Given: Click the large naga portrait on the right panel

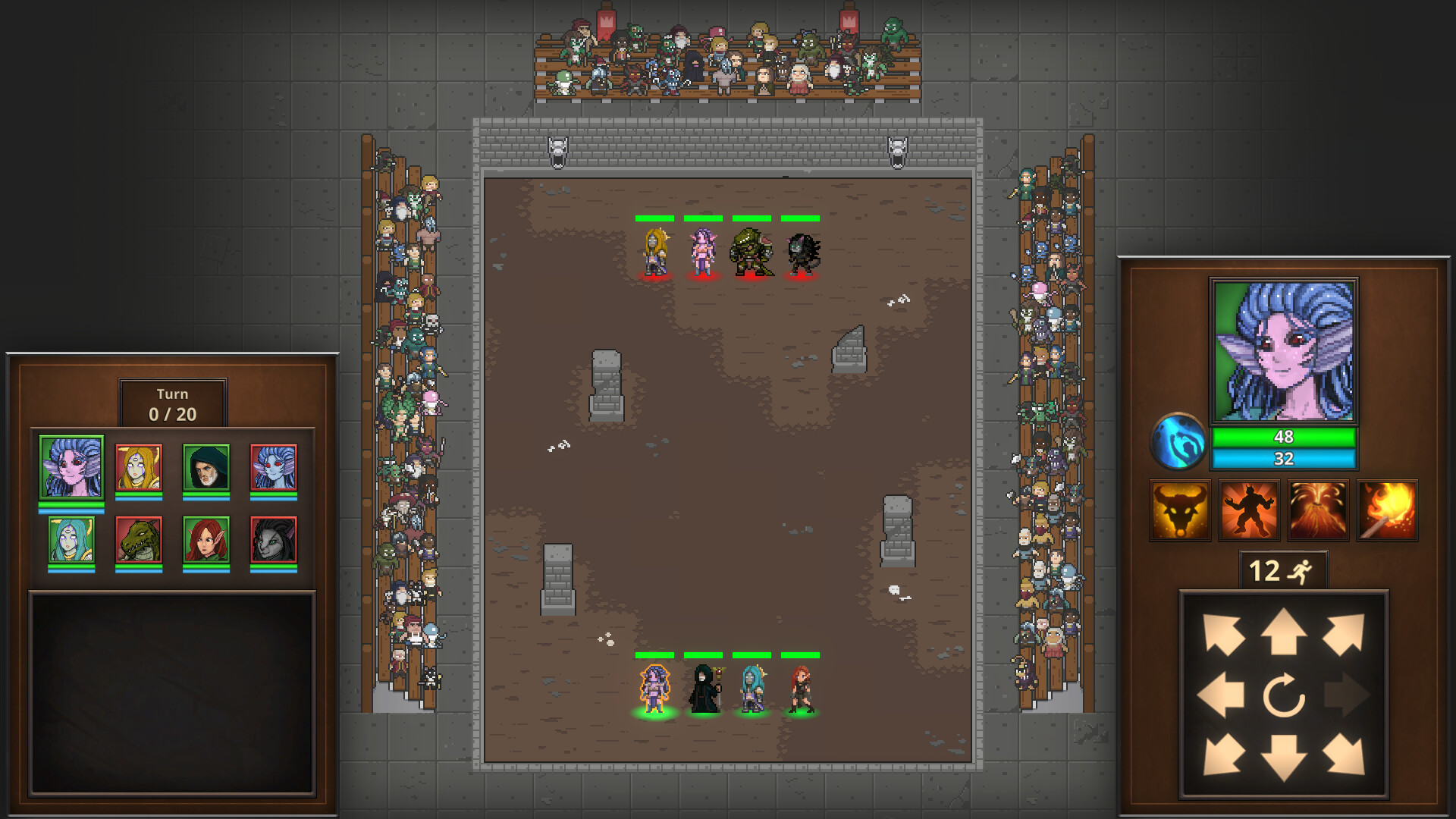Looking at the screenshot, I should (x=1285, y=349).
